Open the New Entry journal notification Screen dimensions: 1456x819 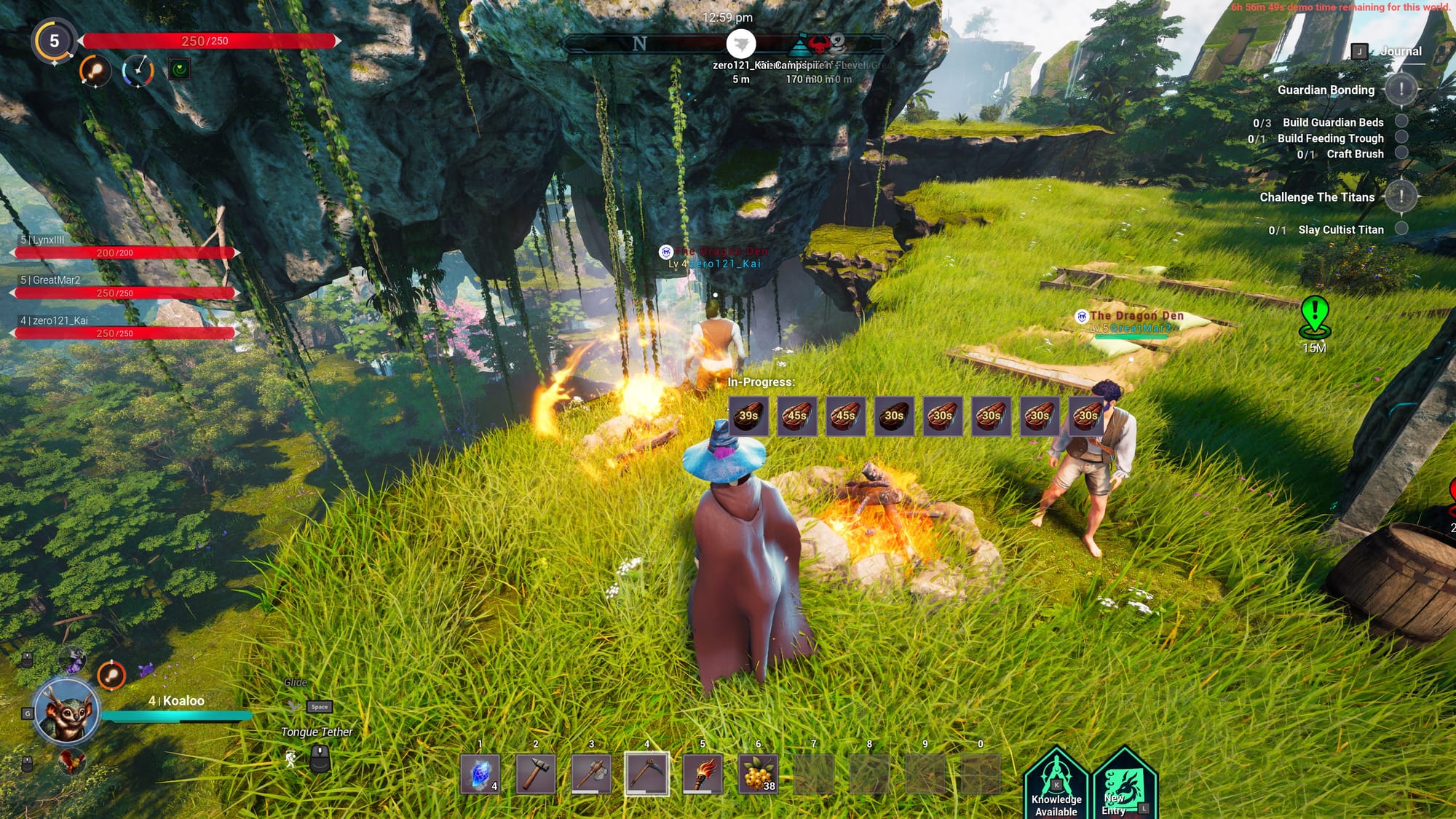pos(1123,786)
